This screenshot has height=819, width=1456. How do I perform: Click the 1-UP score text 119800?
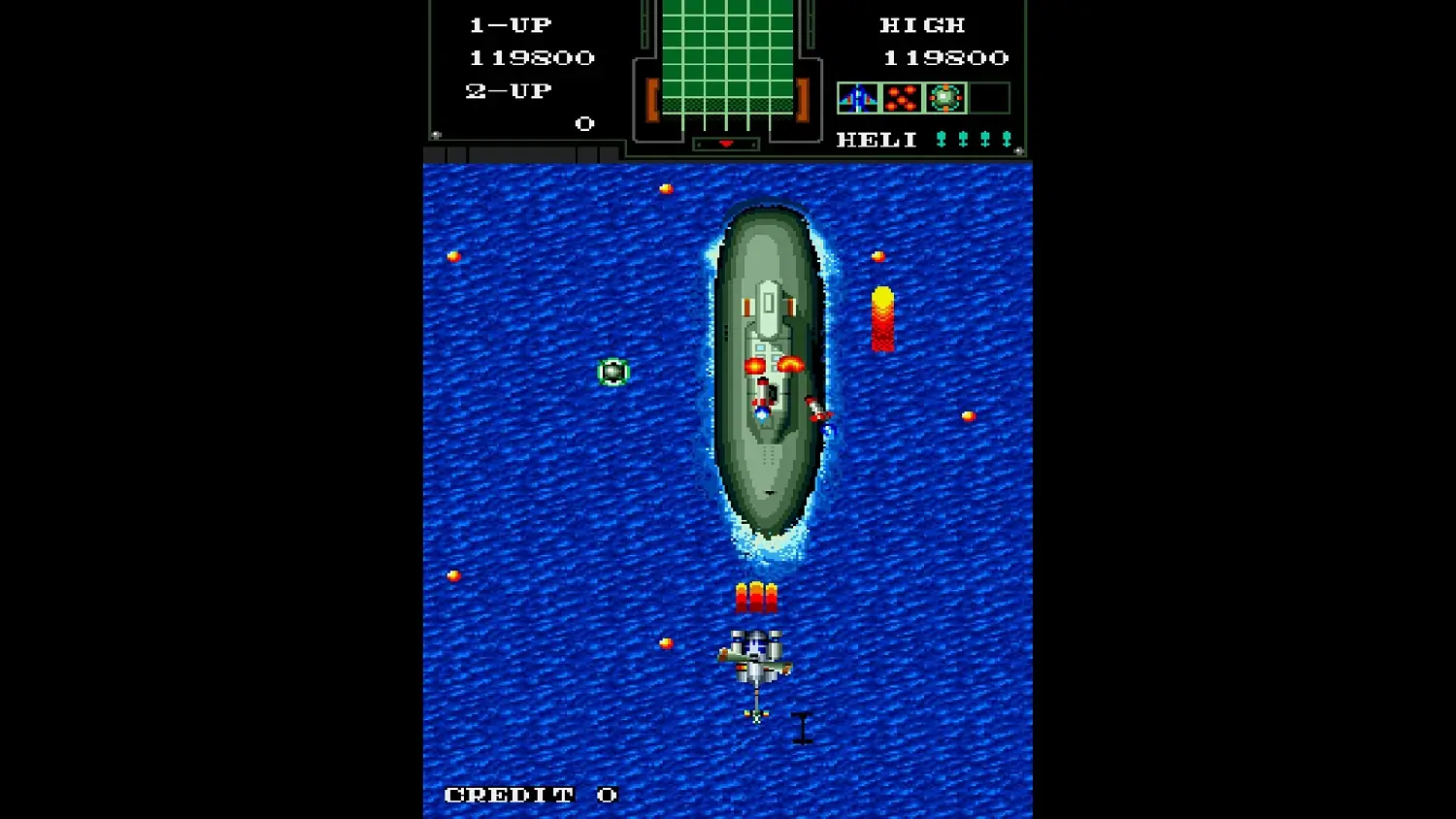pos(530,57)
